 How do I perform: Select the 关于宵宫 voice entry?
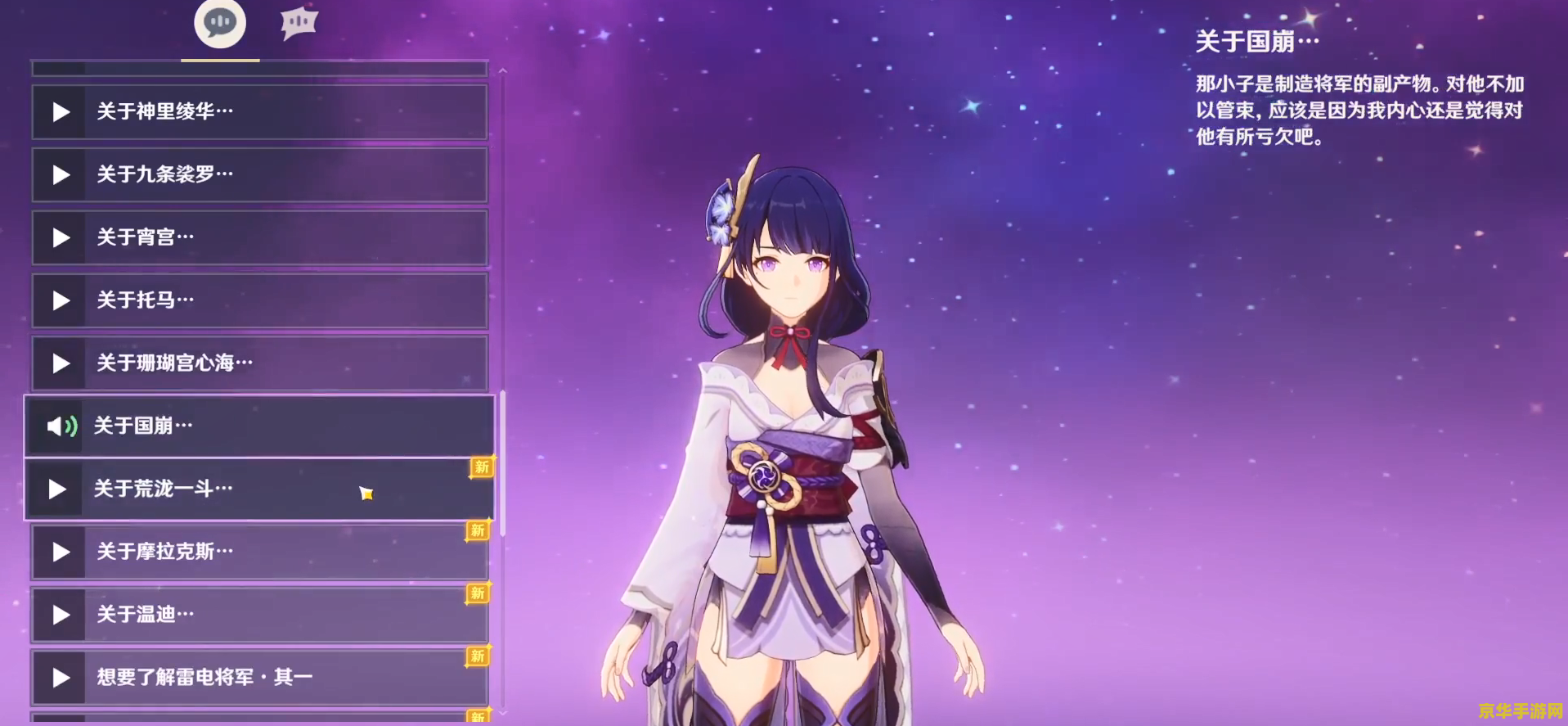(x=259, y=237)
